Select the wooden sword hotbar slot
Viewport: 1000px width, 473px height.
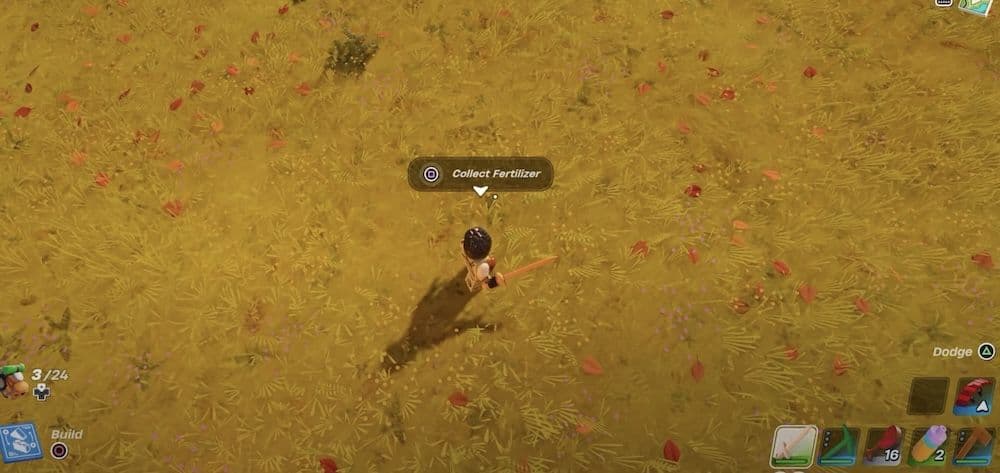(x=793, y=446)
